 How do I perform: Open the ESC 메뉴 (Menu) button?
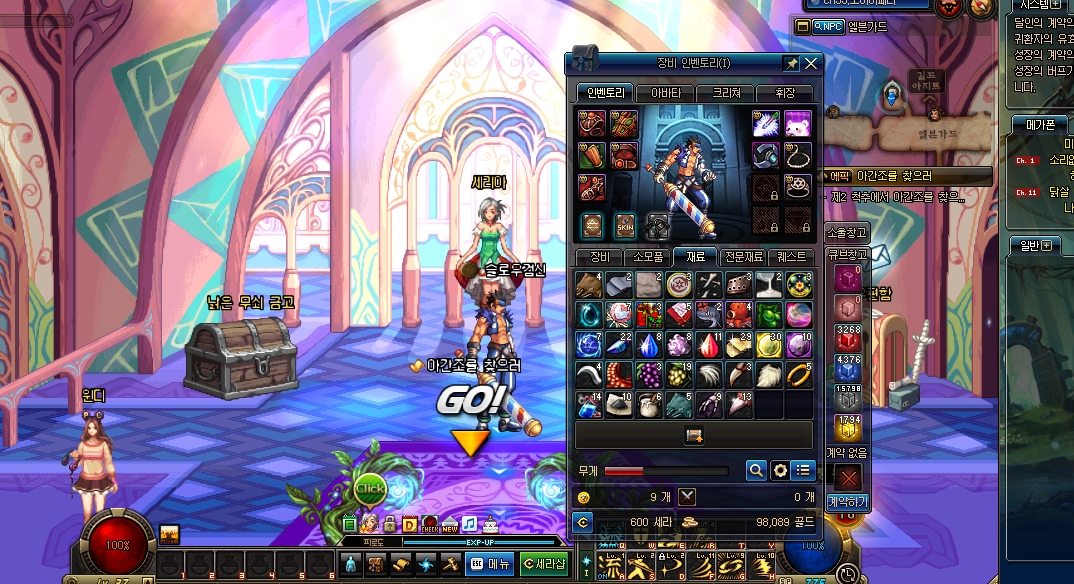490,564
